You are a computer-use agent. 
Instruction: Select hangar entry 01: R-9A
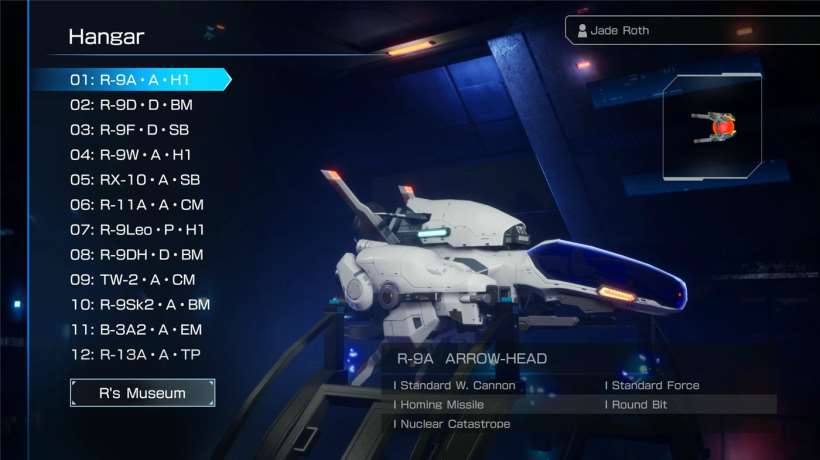[x=131, y=79]
